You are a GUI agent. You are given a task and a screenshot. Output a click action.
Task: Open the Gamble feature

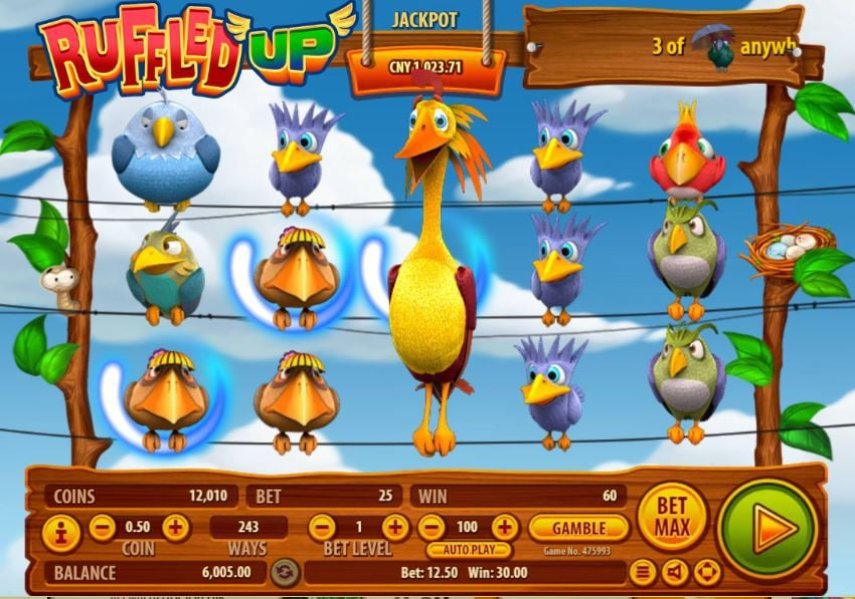(579, 527)
